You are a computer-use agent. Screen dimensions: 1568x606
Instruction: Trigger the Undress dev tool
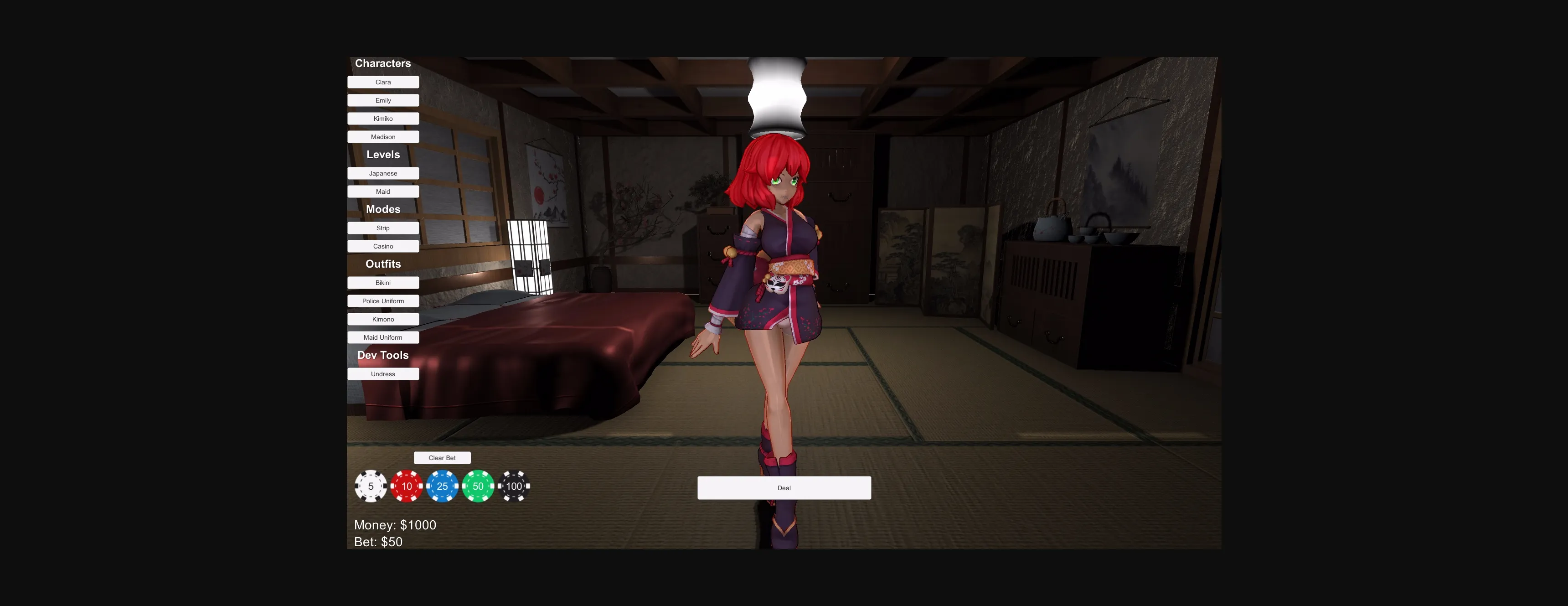pyautogui.click(x=383, y=373)
